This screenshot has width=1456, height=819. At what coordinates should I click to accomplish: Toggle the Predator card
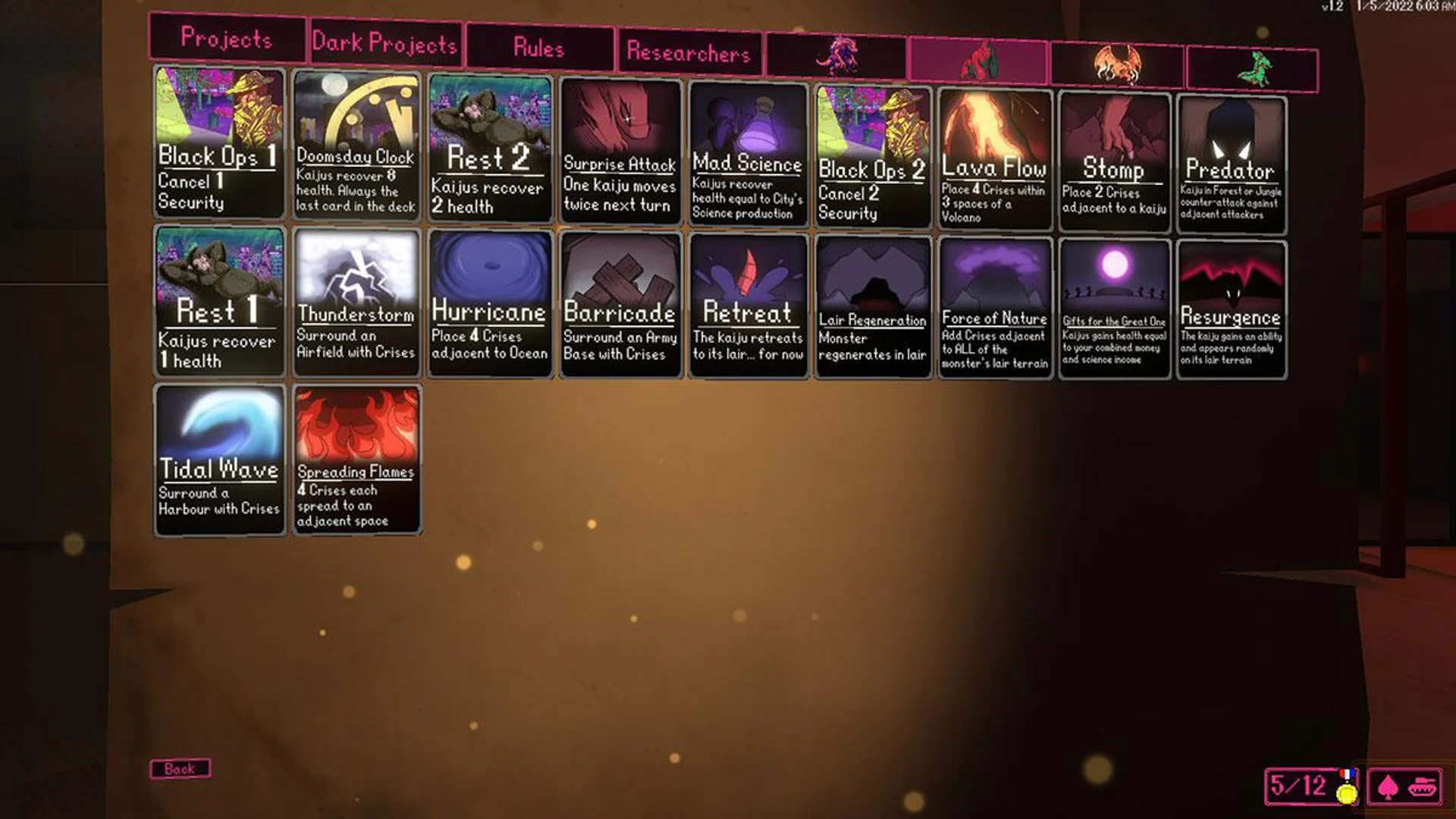coord(1228,152)
